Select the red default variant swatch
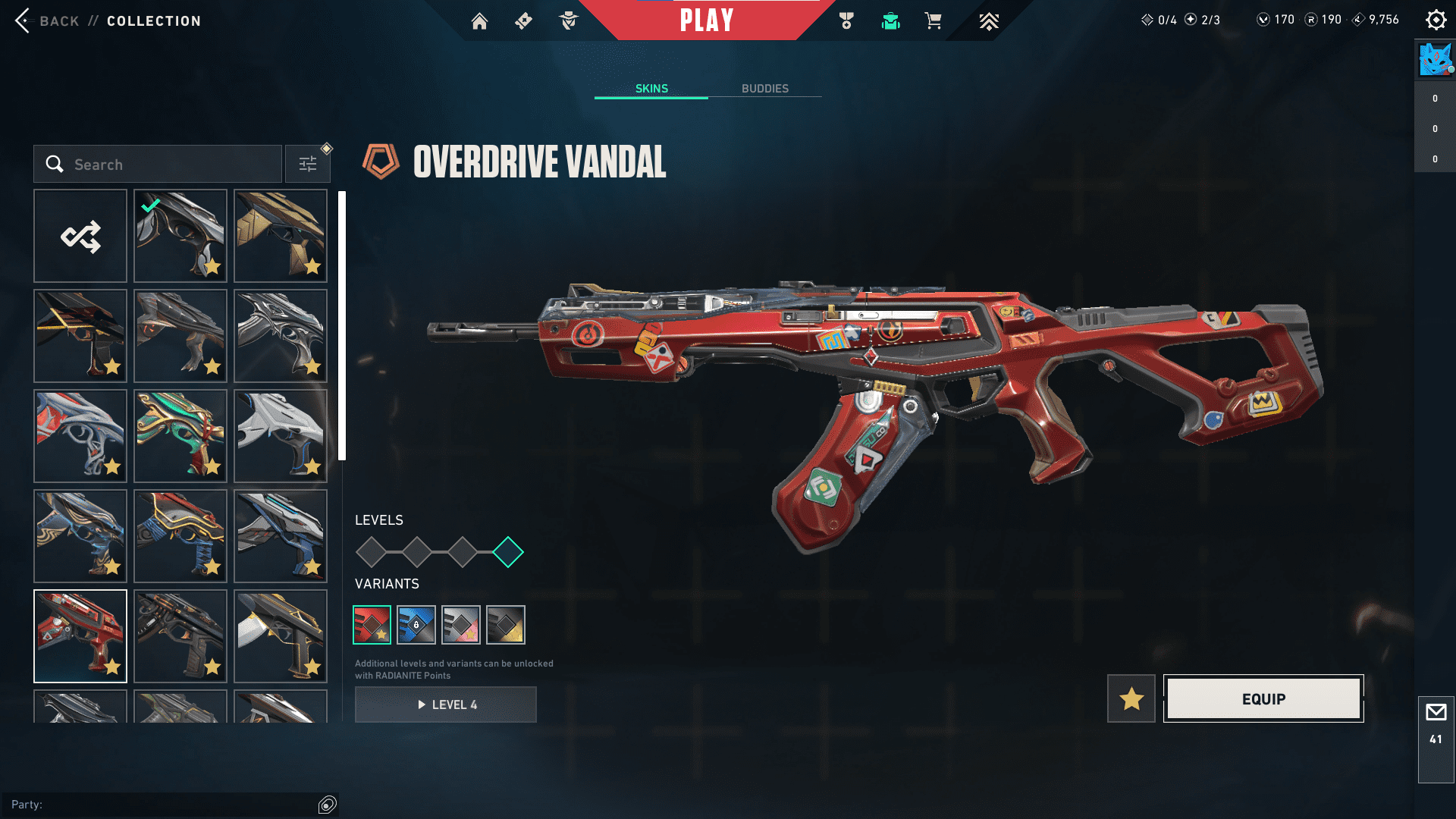This screenshot has width=1456, height=819. [x=372, y=625]
